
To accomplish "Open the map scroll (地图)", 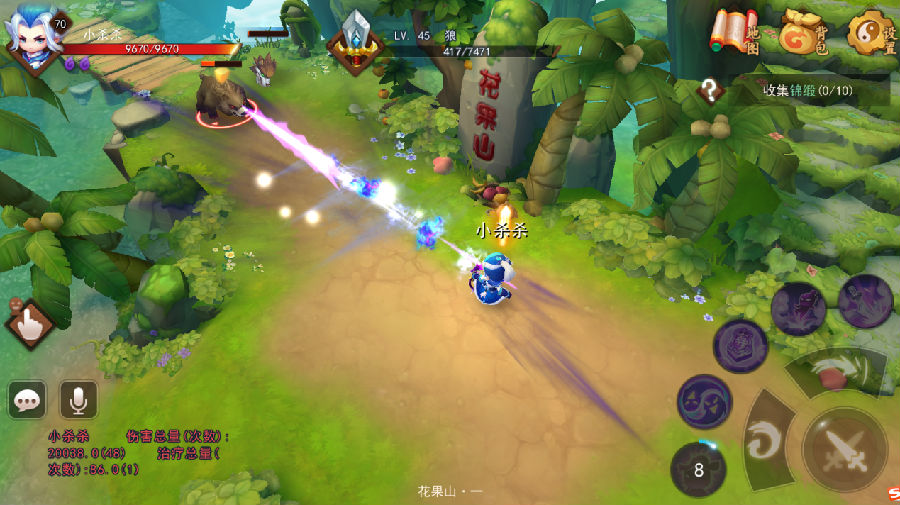I will click(x=733, y=33).
